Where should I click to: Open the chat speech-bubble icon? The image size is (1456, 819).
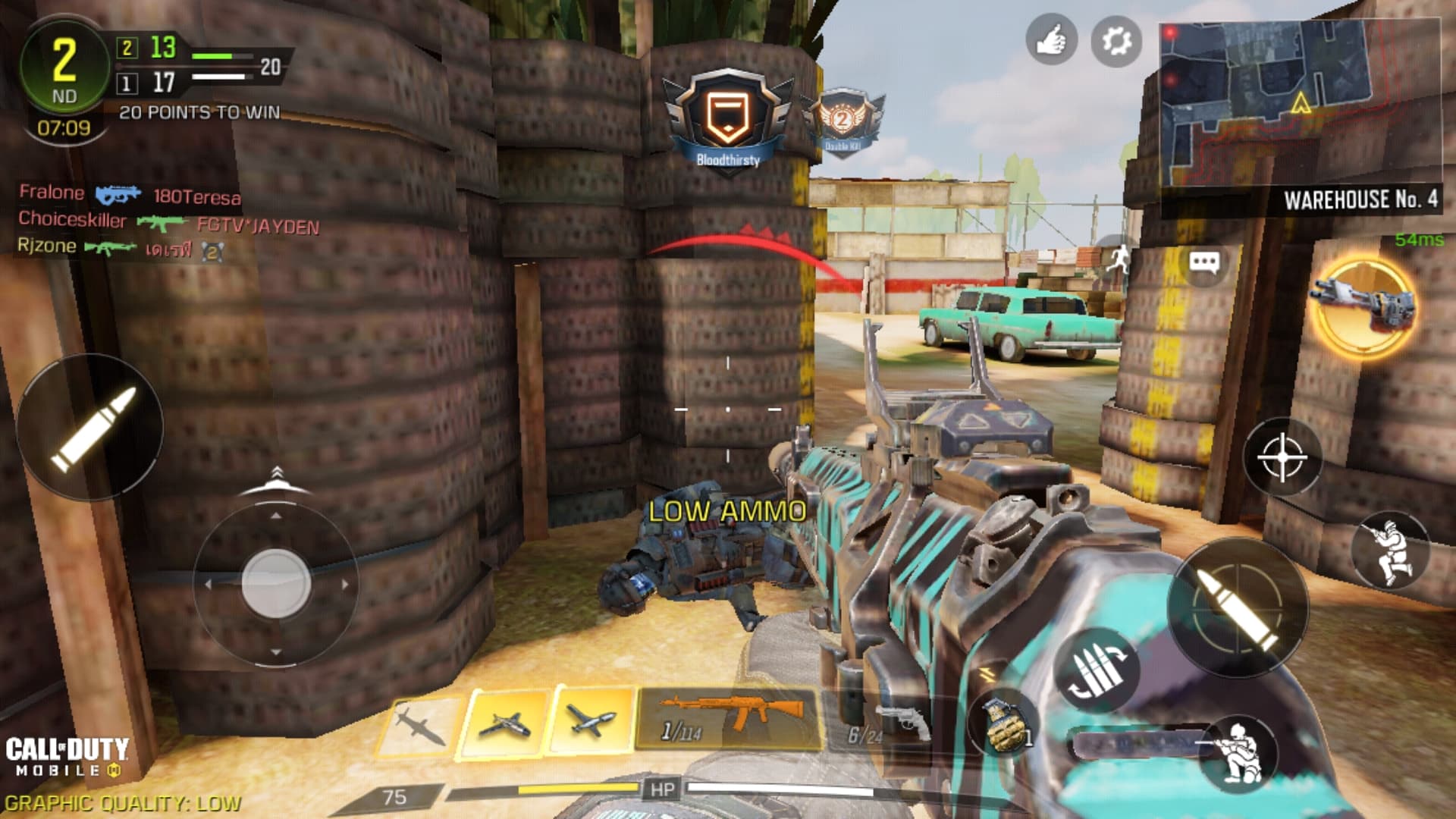1203,262
